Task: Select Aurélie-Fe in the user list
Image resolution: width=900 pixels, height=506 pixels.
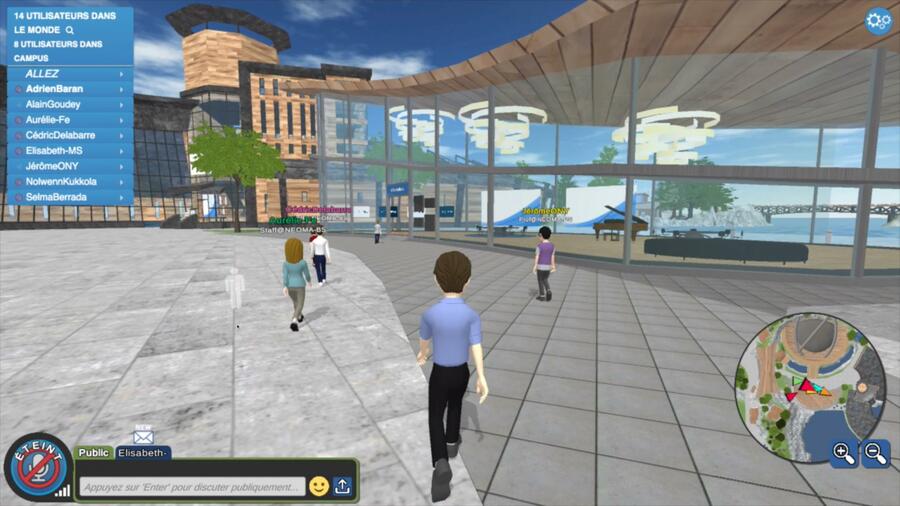Action: tap(69, 120)
